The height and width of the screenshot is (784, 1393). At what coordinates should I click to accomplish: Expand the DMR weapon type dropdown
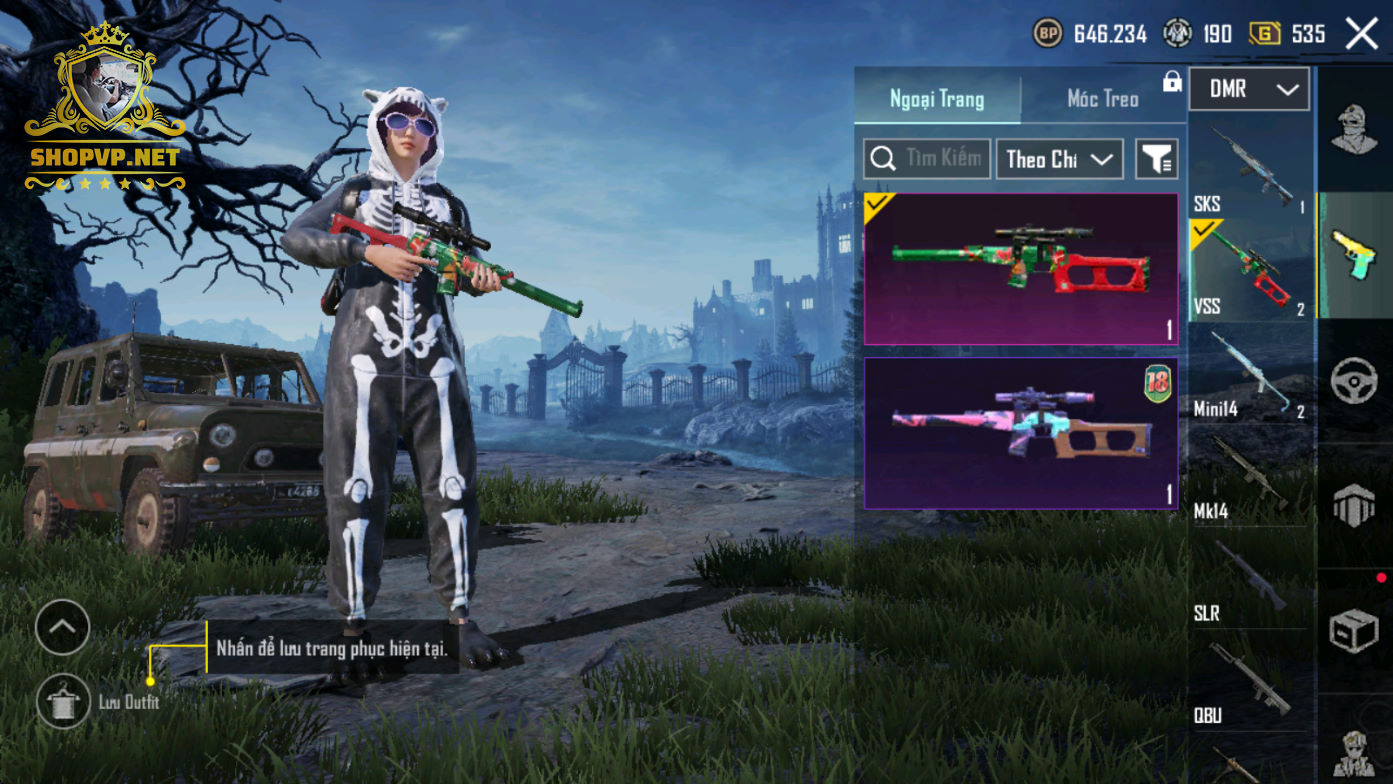coord(1248,90)
